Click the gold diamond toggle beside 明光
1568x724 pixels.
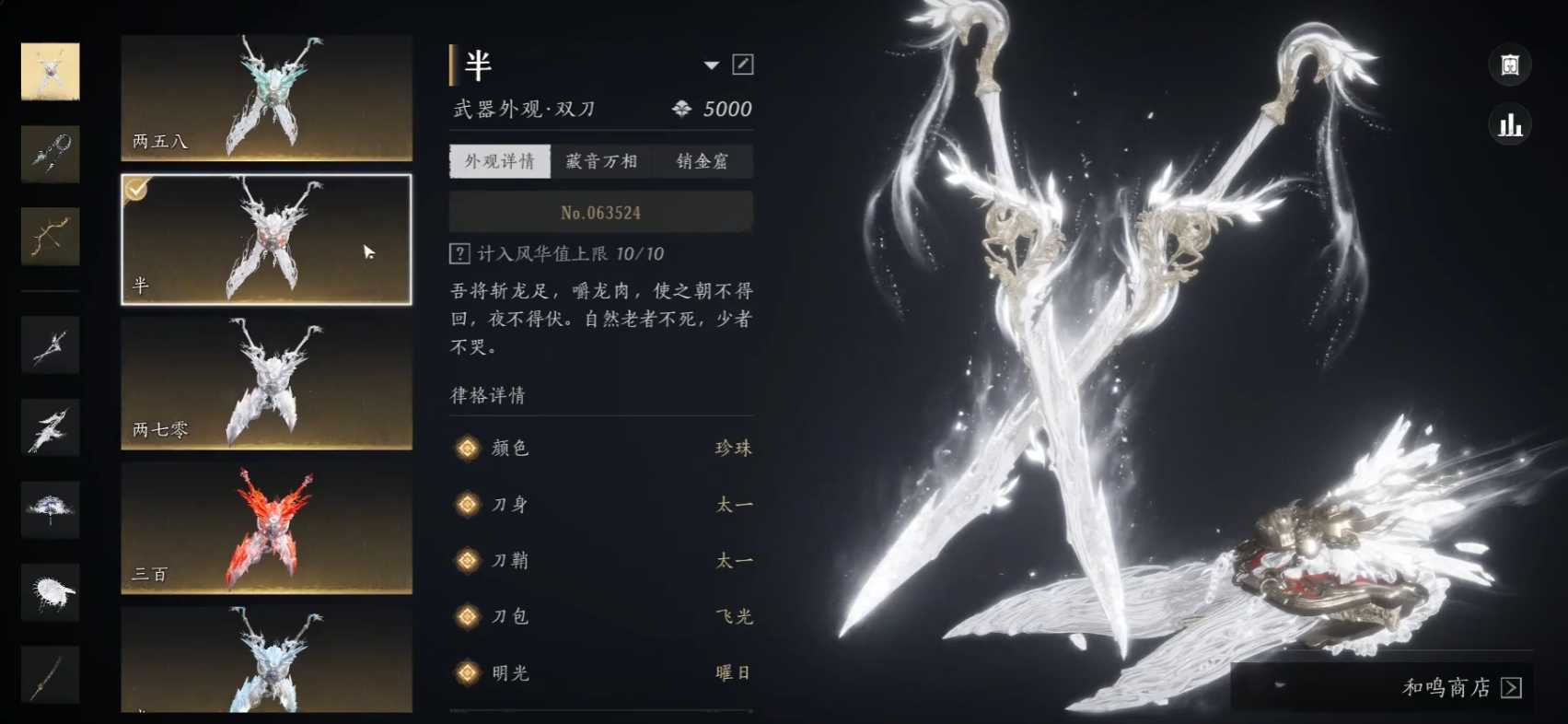(468, 672)
